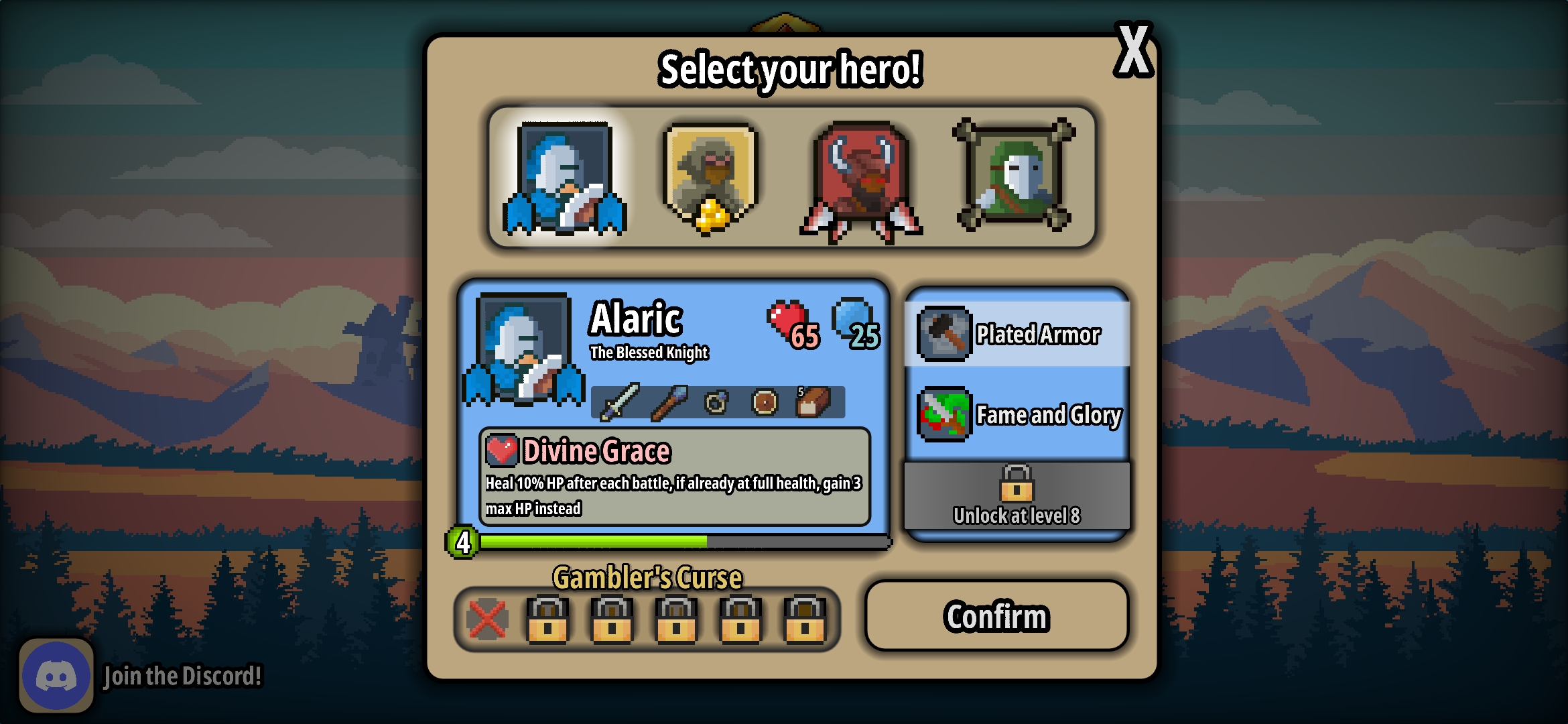Select the Fame and Glory perk

click(1017, 415)
